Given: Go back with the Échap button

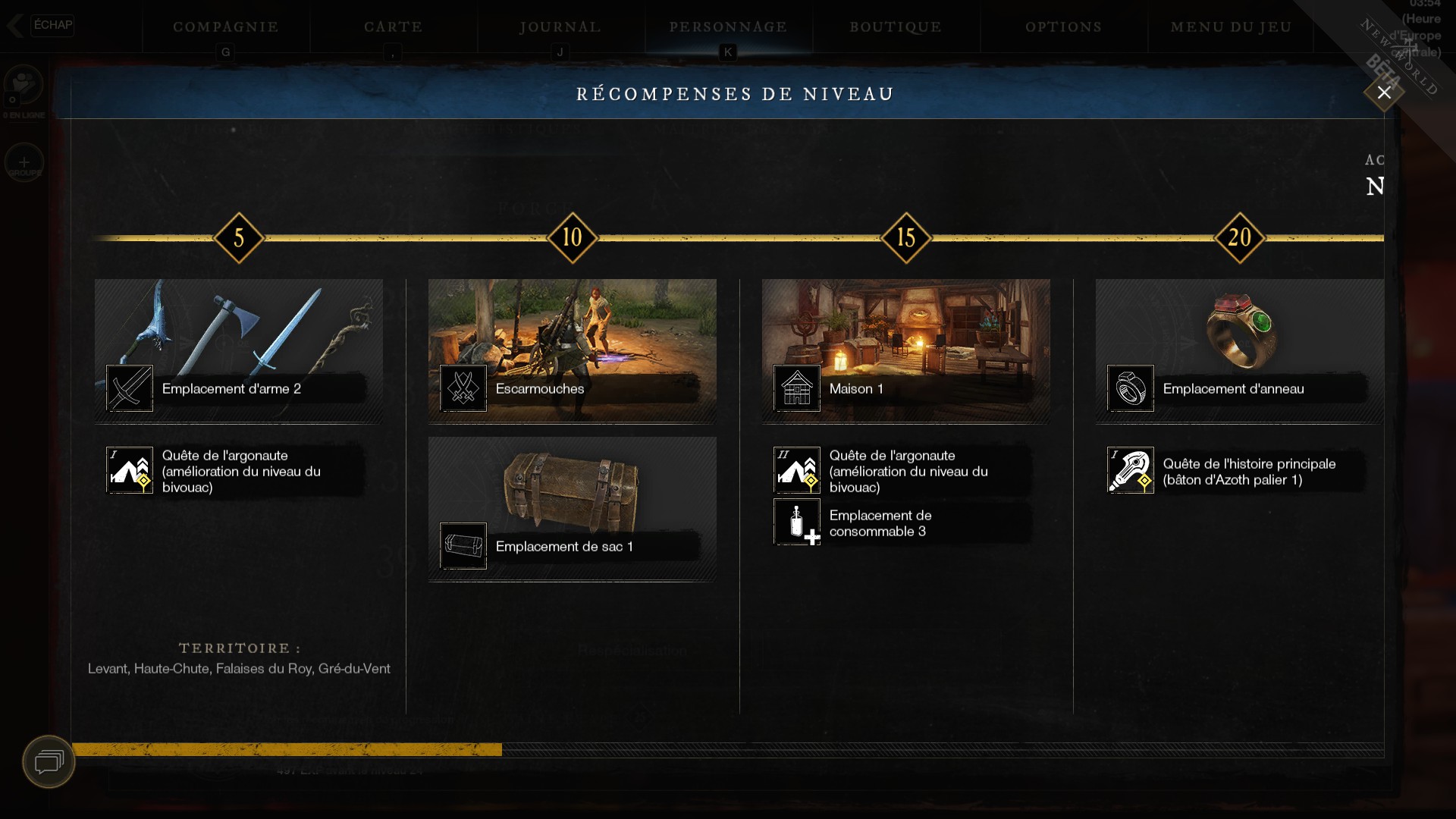Looking at the screenshot, I should pos(42,25).
